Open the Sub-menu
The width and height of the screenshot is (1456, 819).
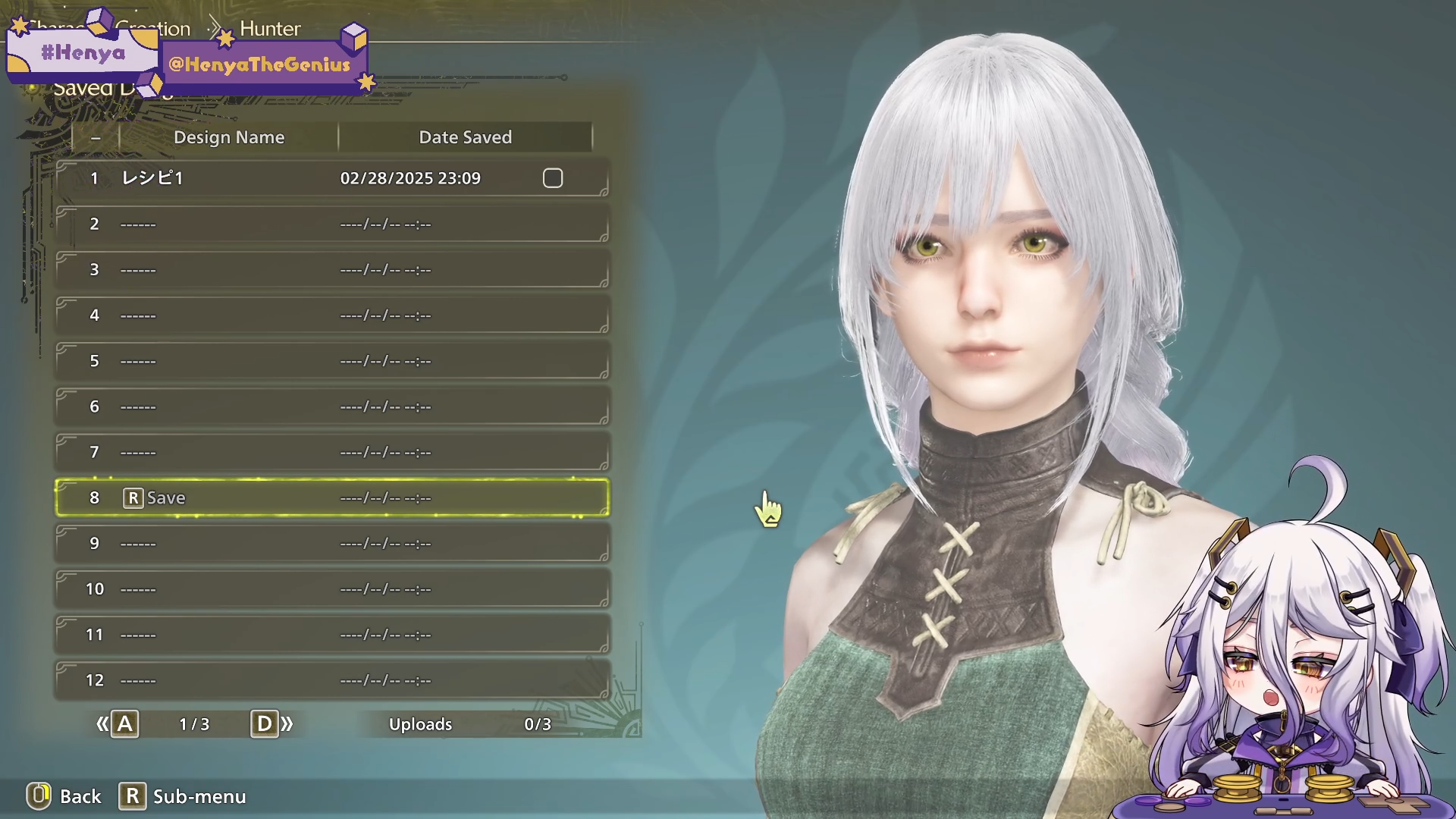tap(183, 796)
